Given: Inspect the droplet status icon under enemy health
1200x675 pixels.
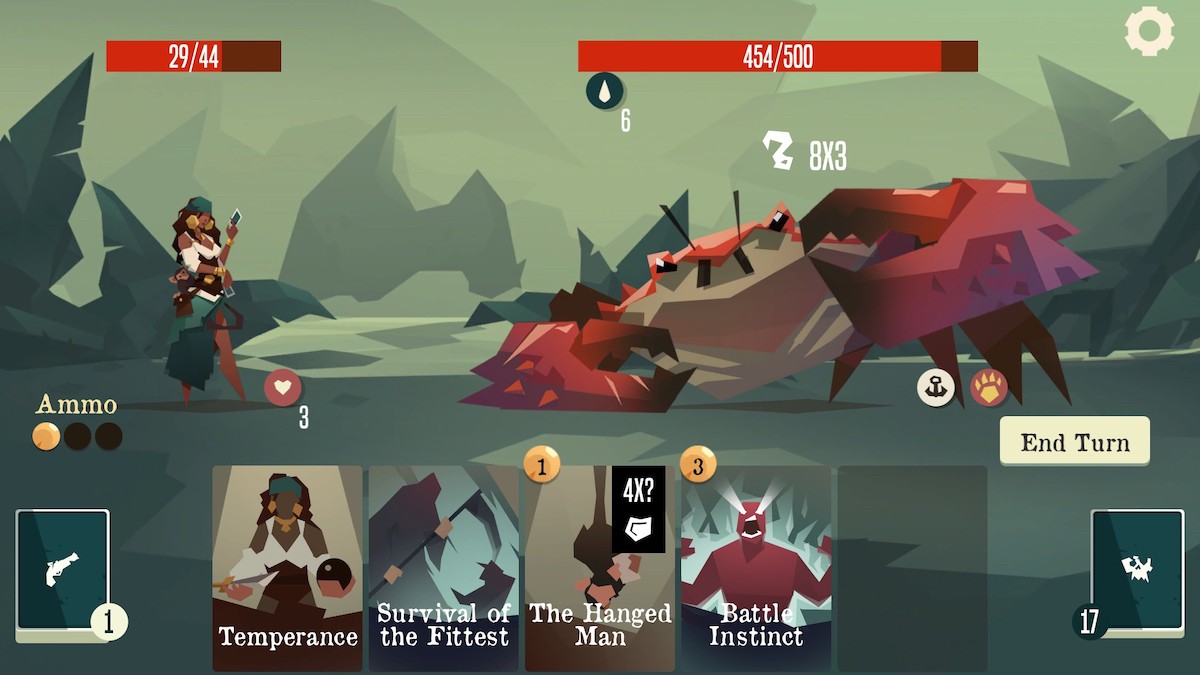Looking at the screenshot, I should (604, 91).
